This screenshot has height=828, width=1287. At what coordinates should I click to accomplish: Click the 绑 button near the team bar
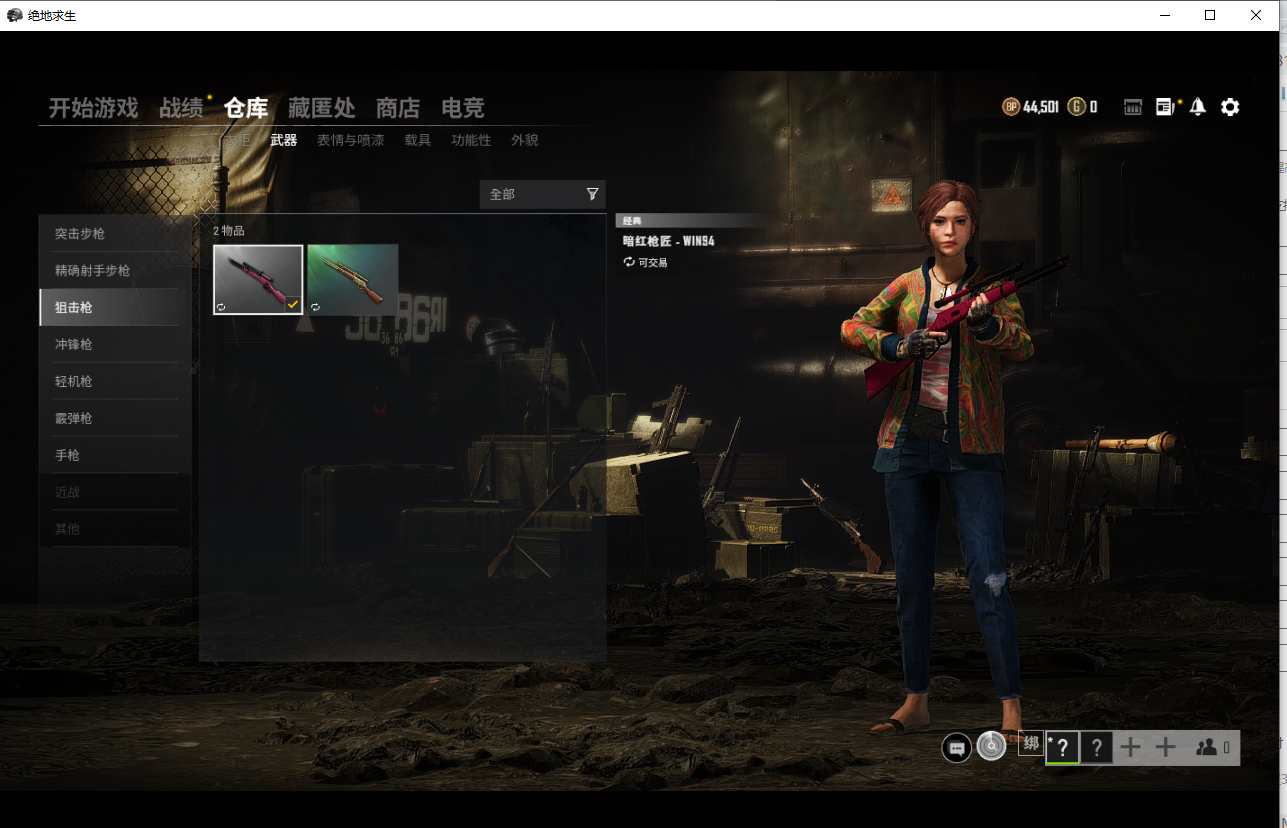tap(1030, 744)
